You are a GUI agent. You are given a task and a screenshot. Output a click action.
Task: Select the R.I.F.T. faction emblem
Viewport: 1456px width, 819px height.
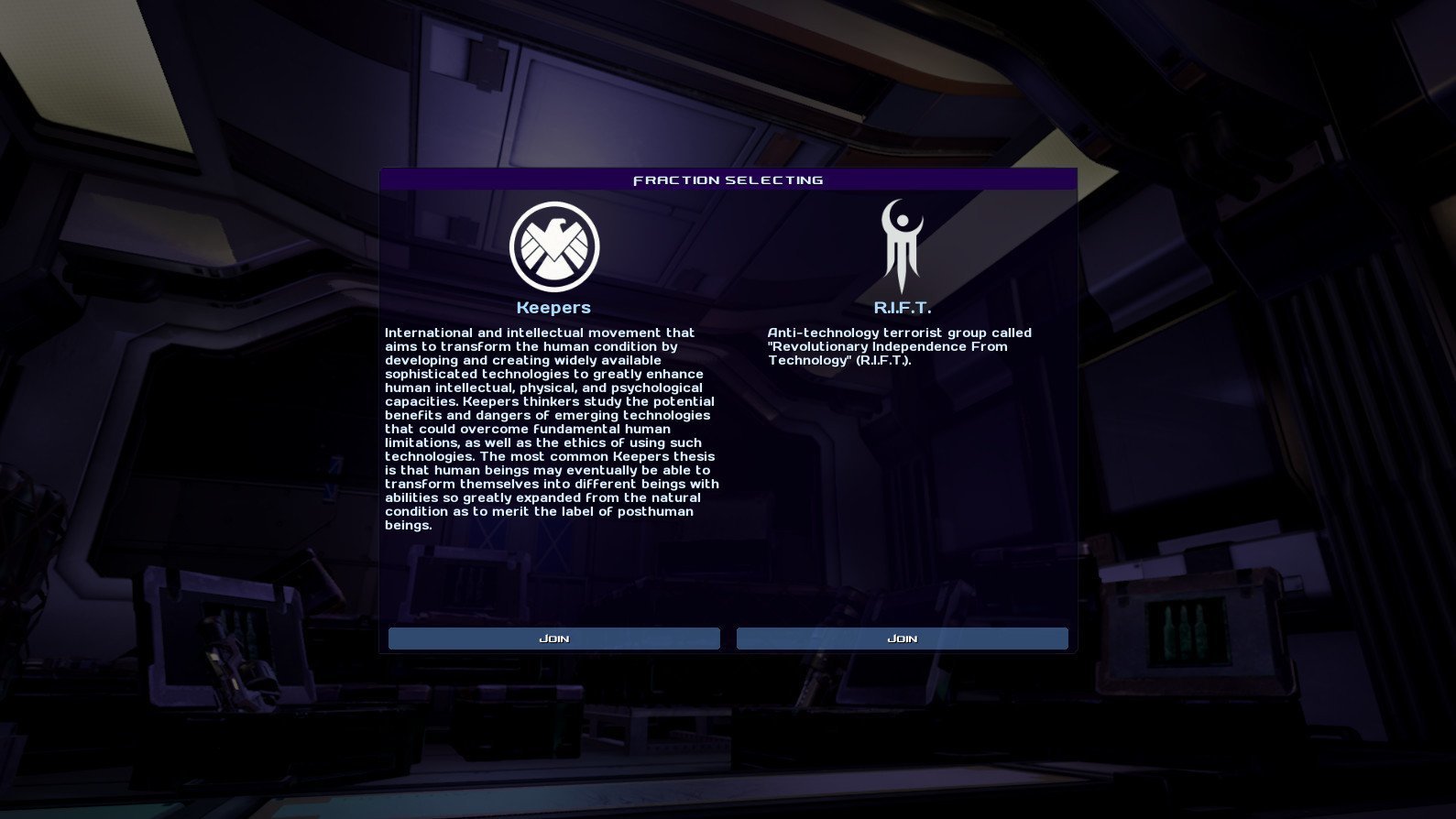point(902,246)
